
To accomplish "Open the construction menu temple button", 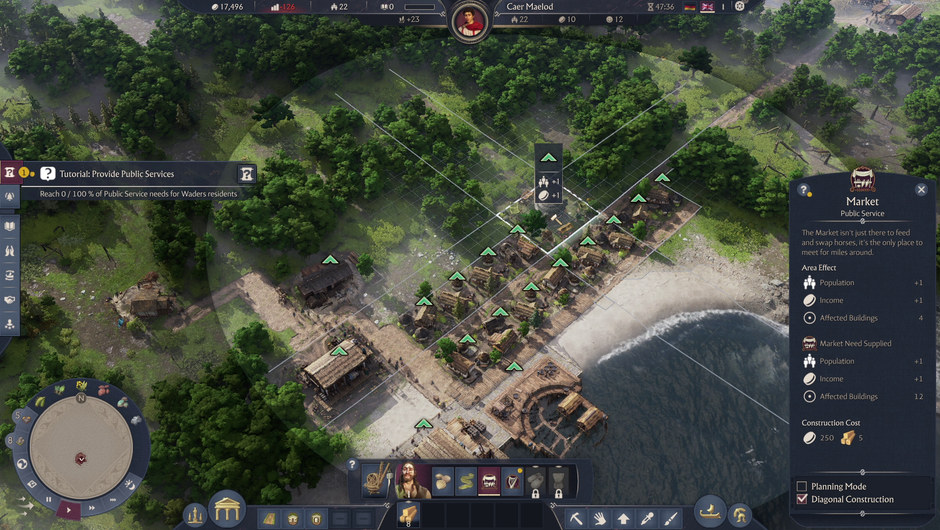I will click(227, 509).
